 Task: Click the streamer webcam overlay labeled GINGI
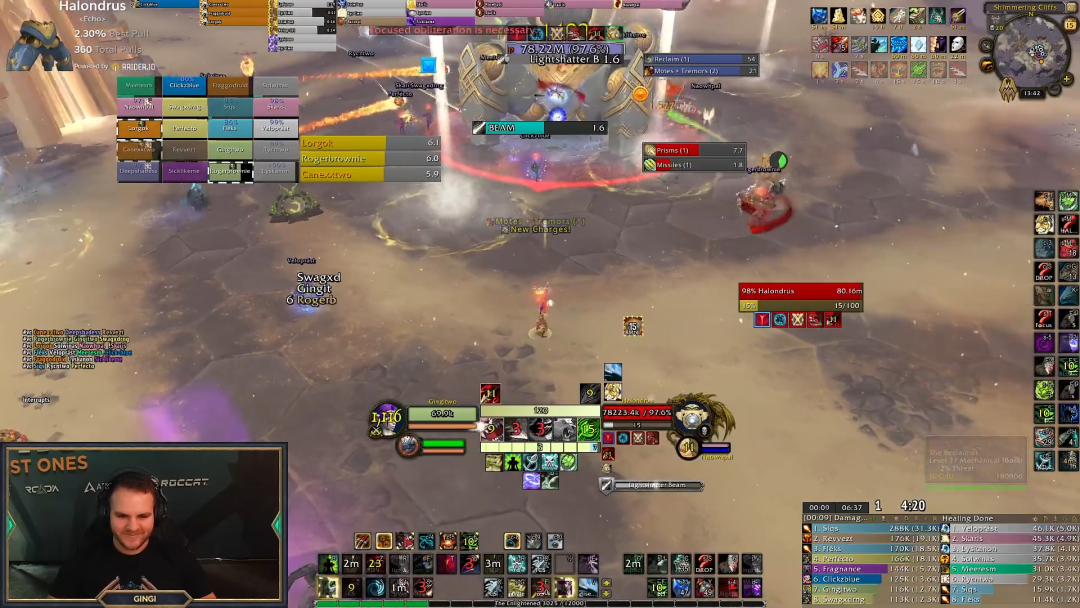[143, 525]
